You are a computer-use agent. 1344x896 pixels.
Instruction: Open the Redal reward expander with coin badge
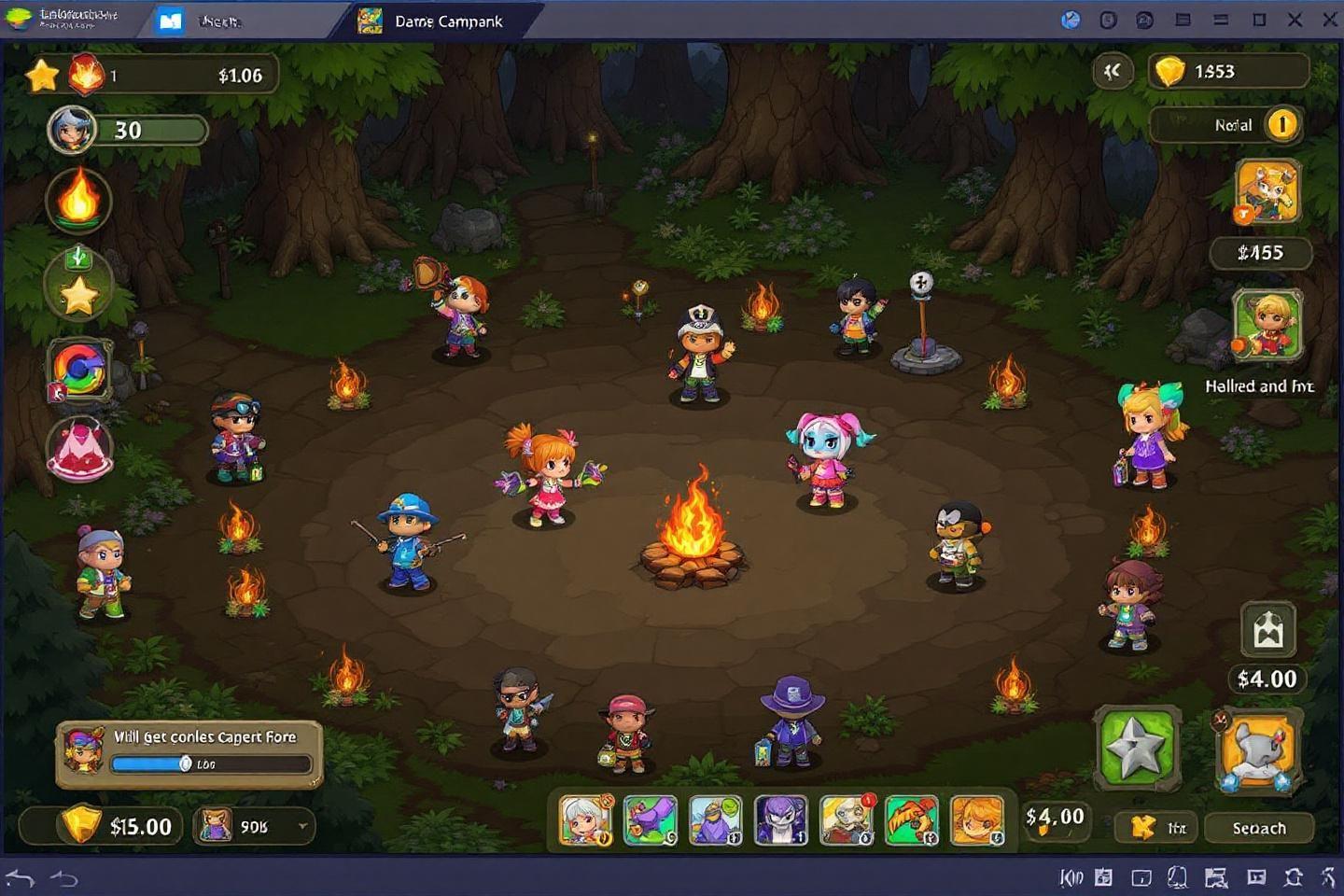pyautogui.click(x=1225, y=125)
